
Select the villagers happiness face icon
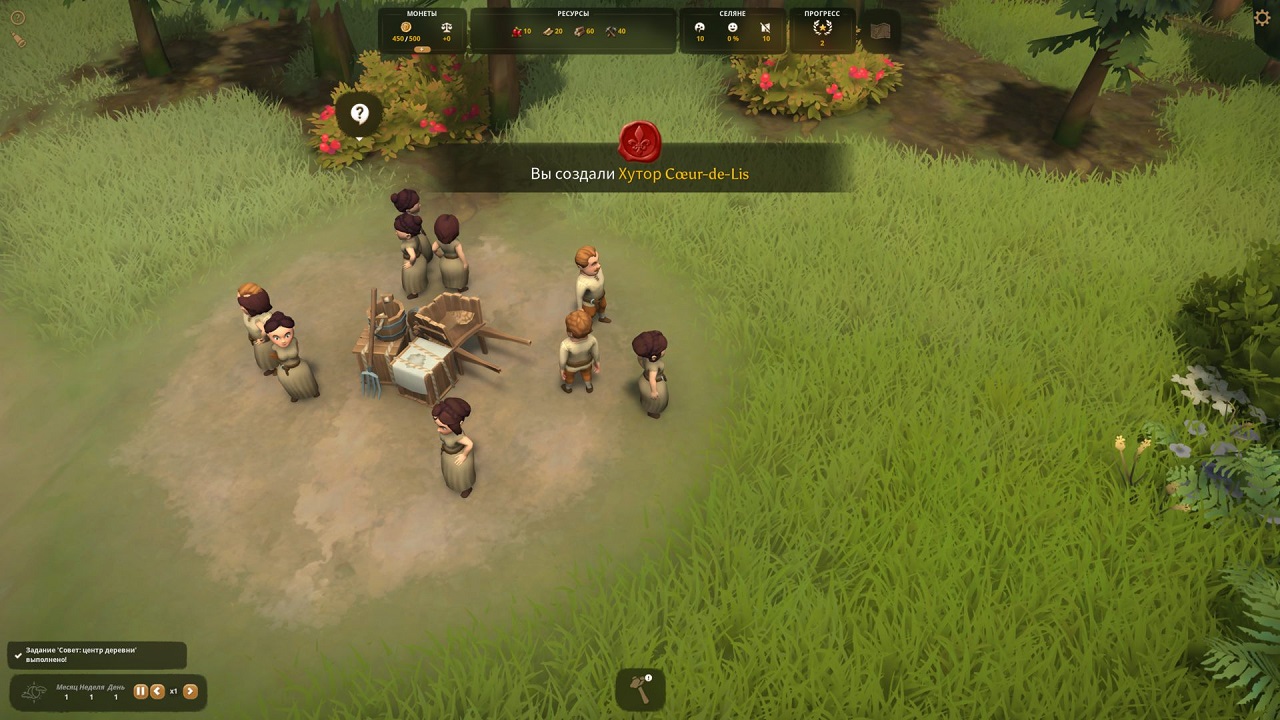point(733,28)
